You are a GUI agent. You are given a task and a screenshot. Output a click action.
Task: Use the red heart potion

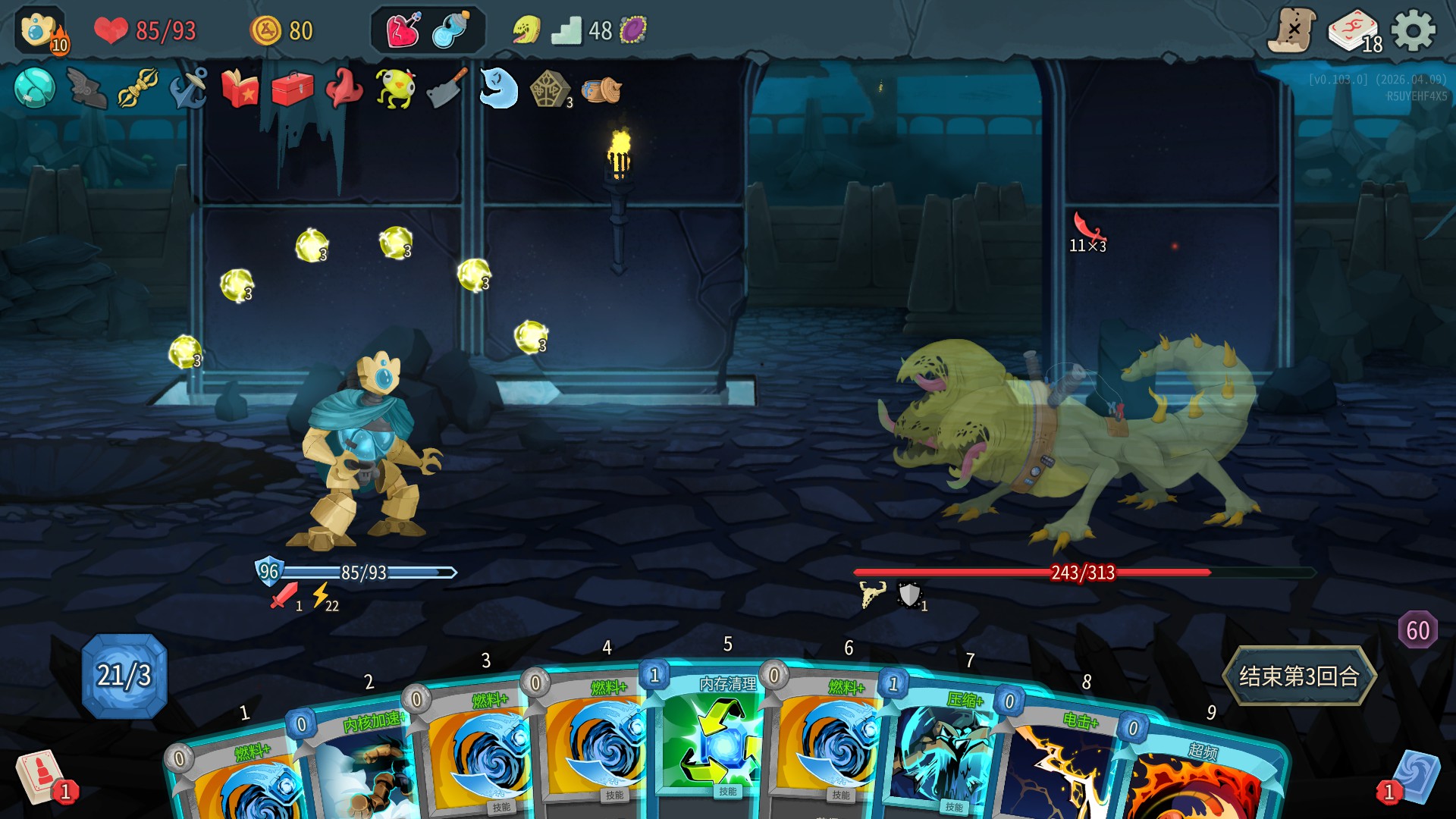[x=403, y=31]
